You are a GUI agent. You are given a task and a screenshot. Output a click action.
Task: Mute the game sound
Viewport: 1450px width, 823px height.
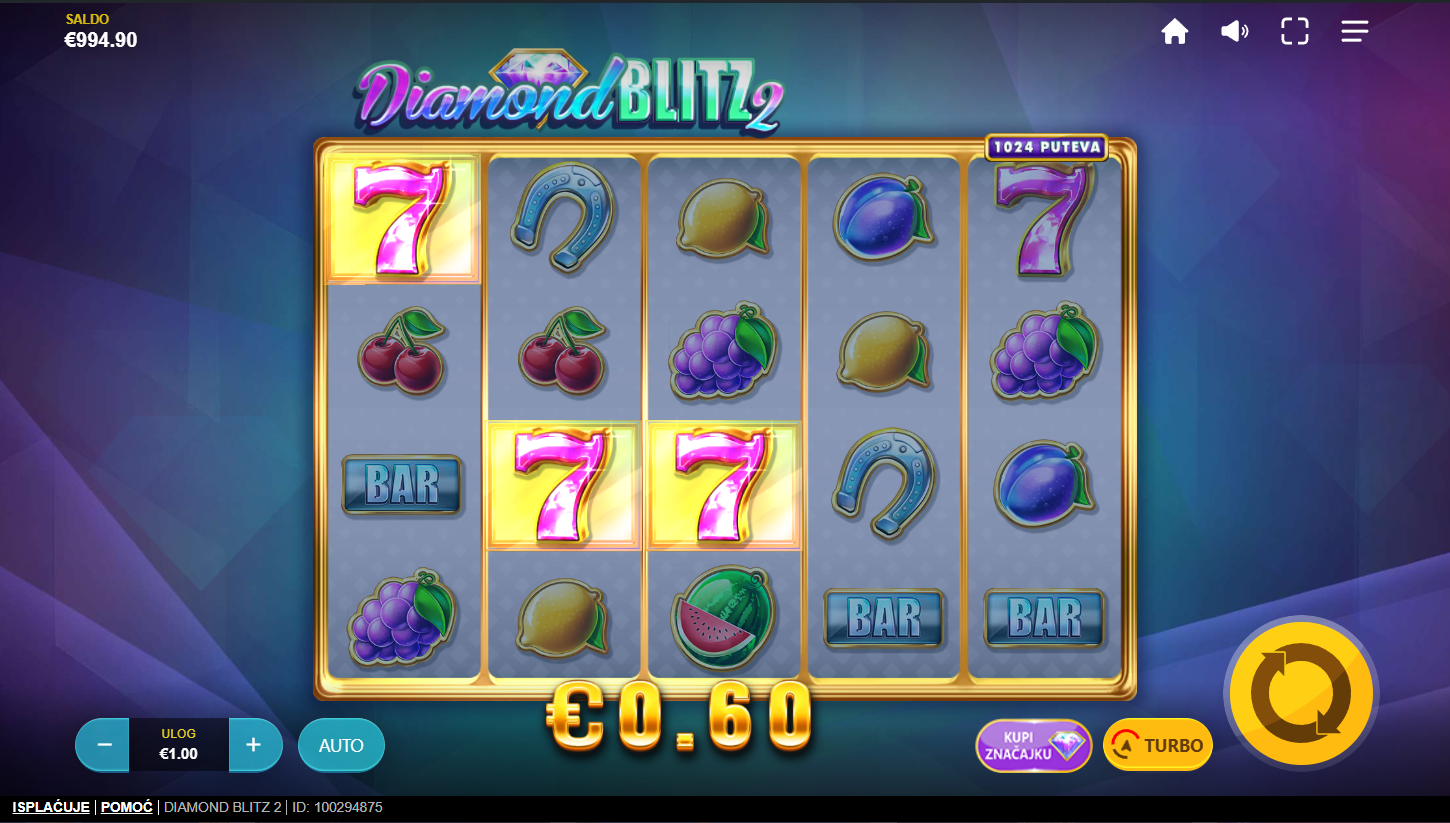(x=1234, y=32)
